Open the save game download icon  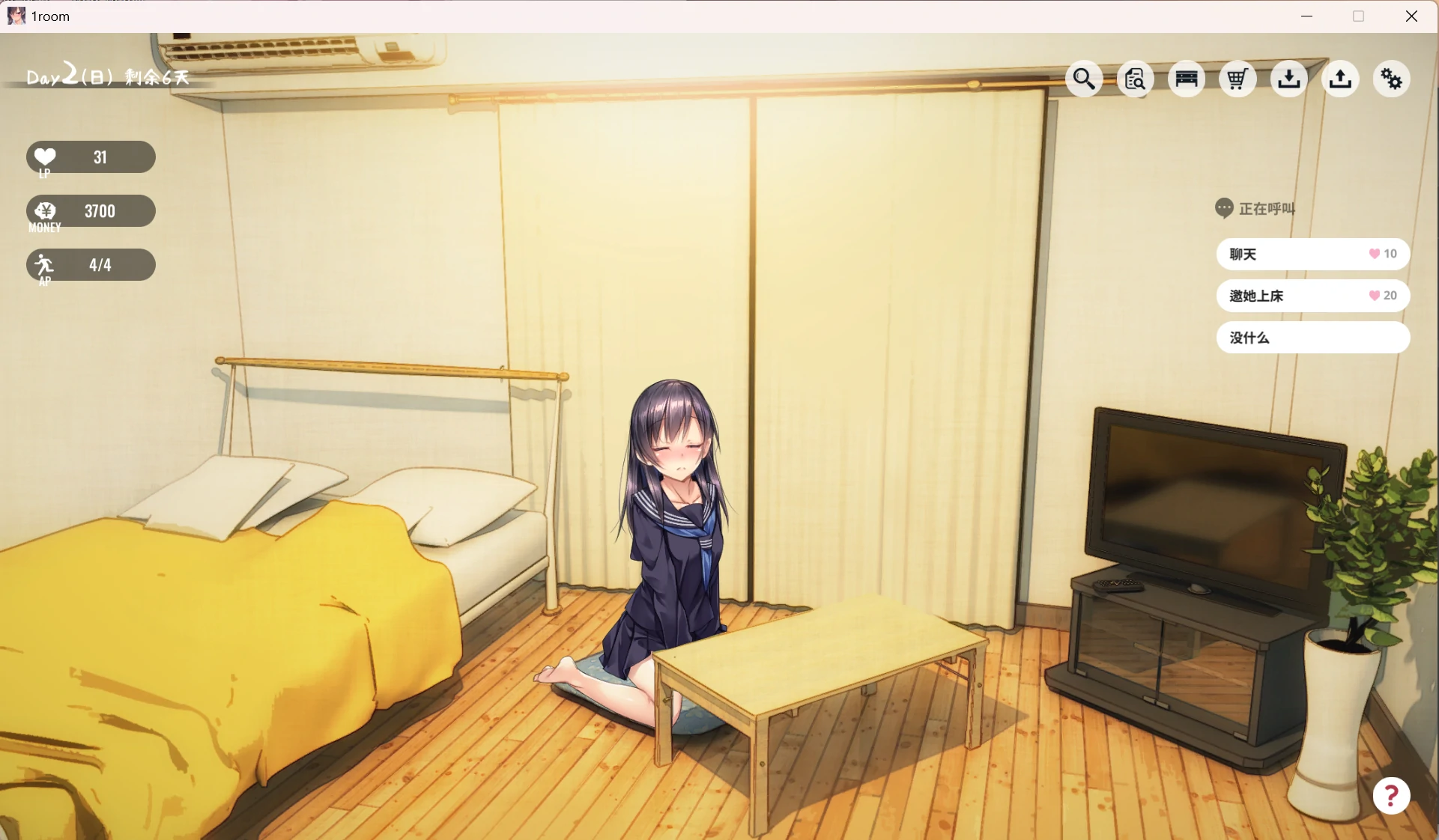click(1288, 79)
